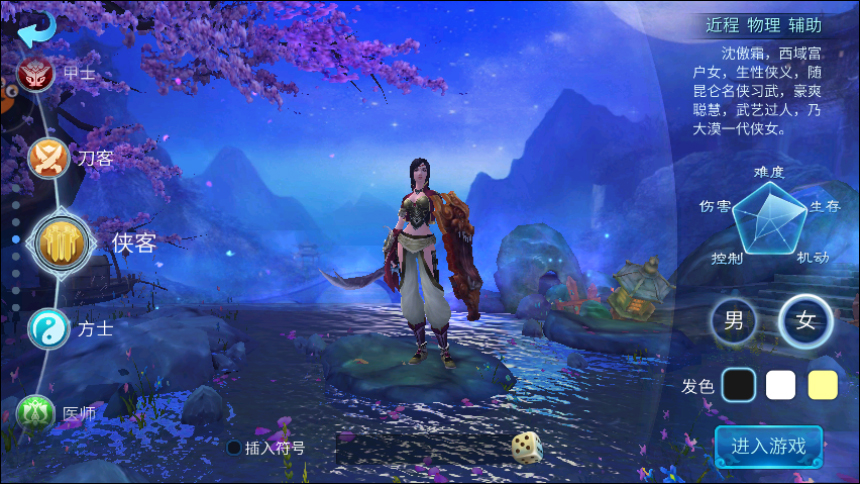
Task: Select the yellow hair color
Action: click(822, 385)
